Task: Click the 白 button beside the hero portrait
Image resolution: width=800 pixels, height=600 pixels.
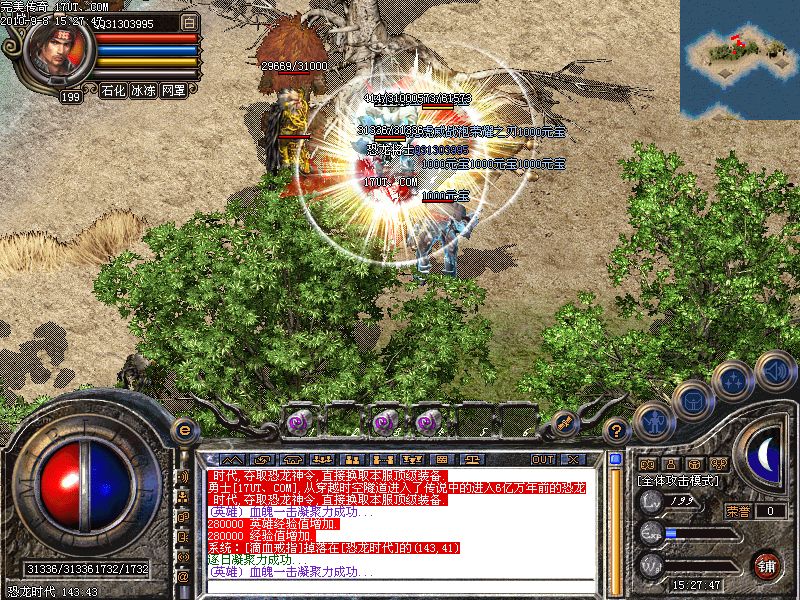Action: (188, 21)
